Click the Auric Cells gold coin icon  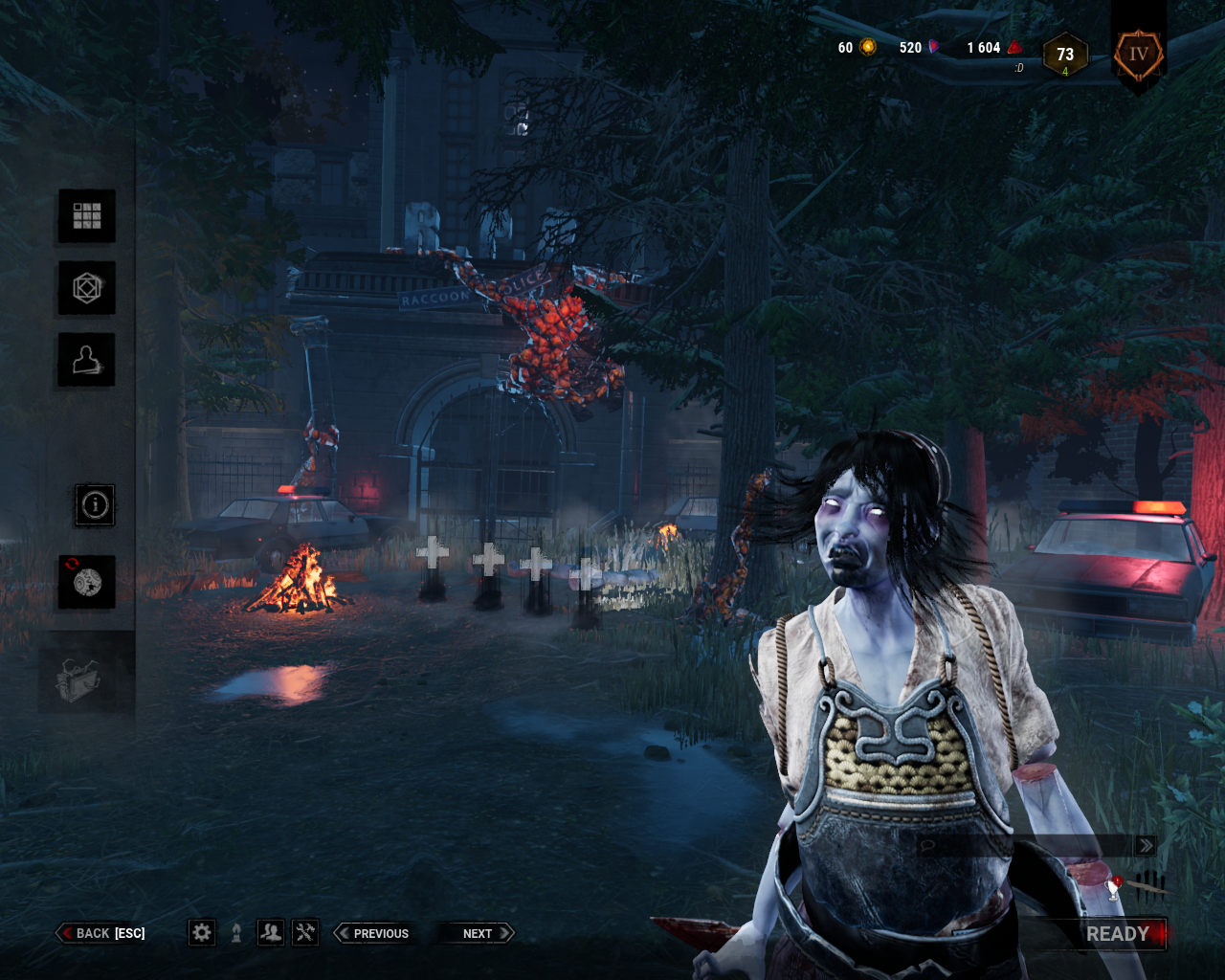click(867, 46)
